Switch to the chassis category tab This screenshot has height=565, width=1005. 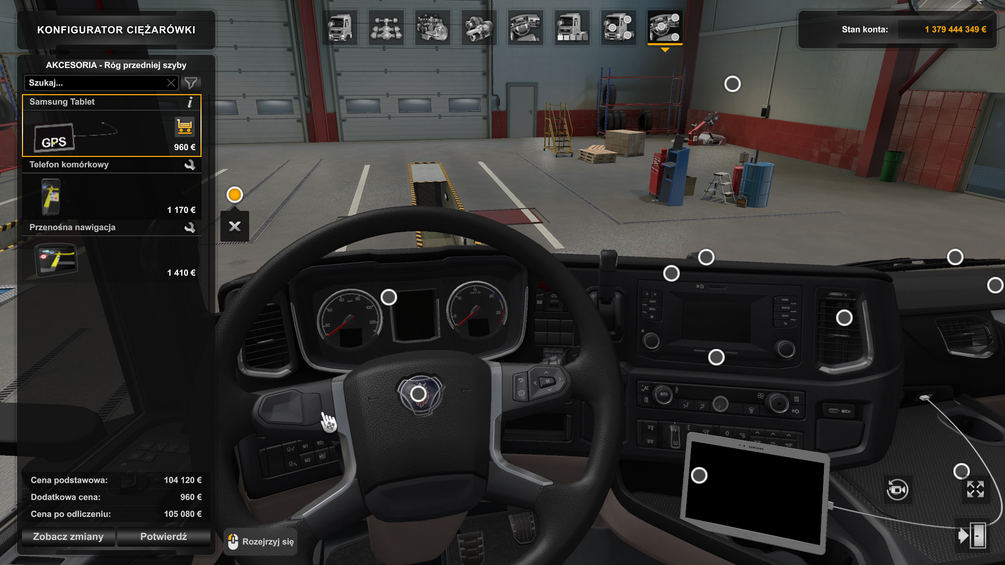[x=387, y=27]
